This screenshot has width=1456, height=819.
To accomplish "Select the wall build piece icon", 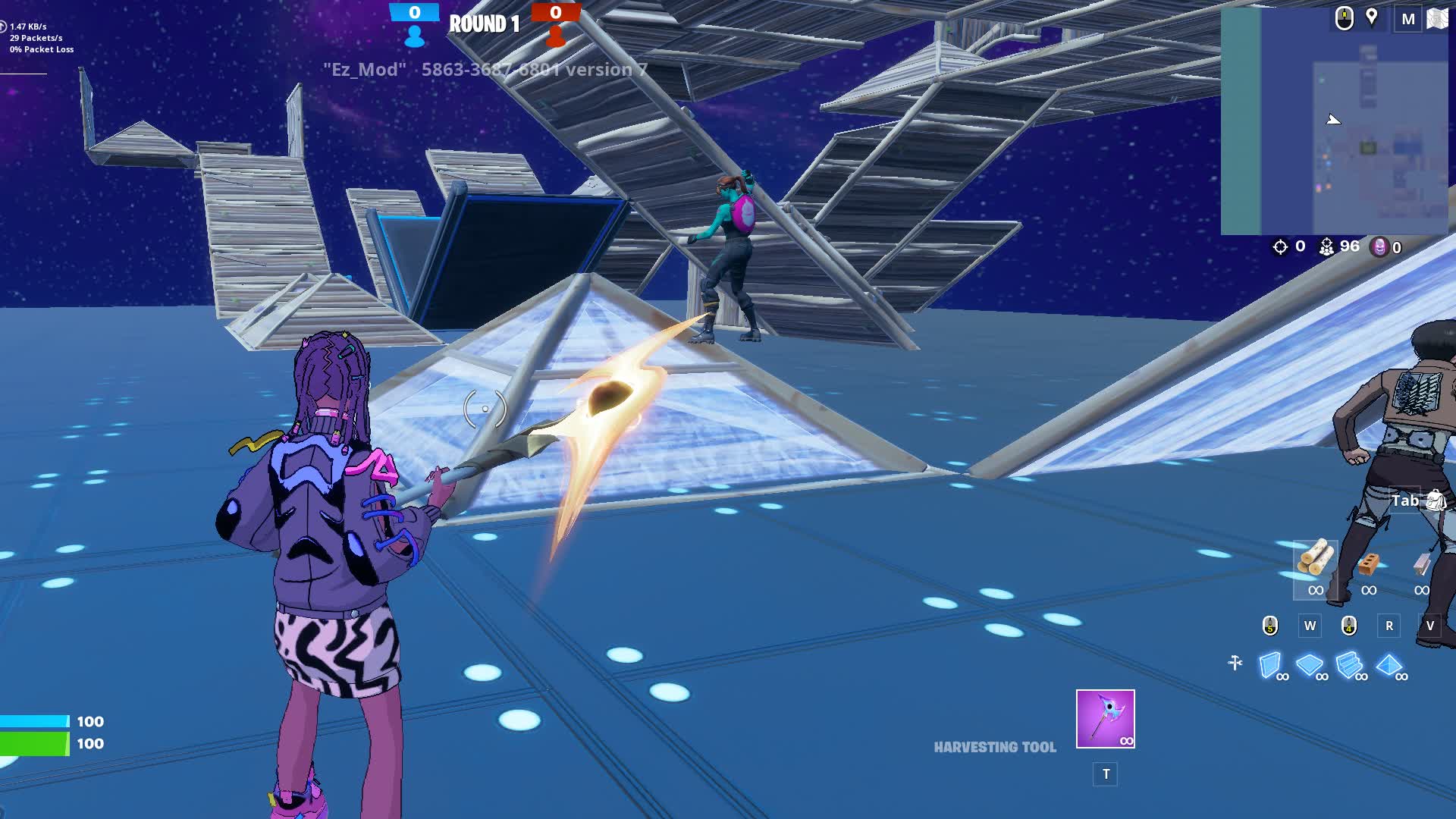I will pos(1269,663).
